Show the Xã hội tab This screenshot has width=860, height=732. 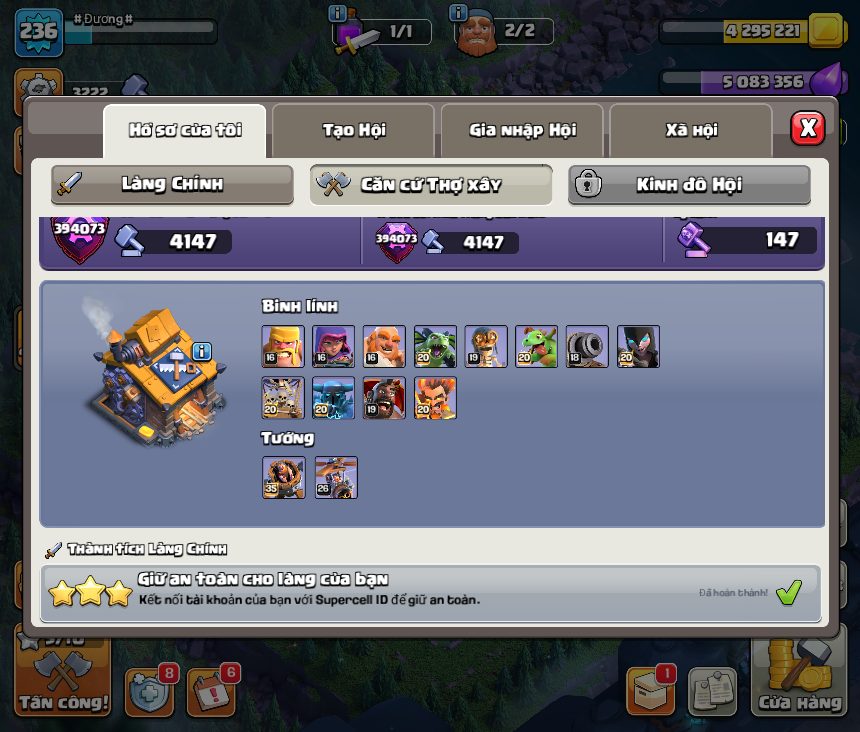tap(691, 130)
